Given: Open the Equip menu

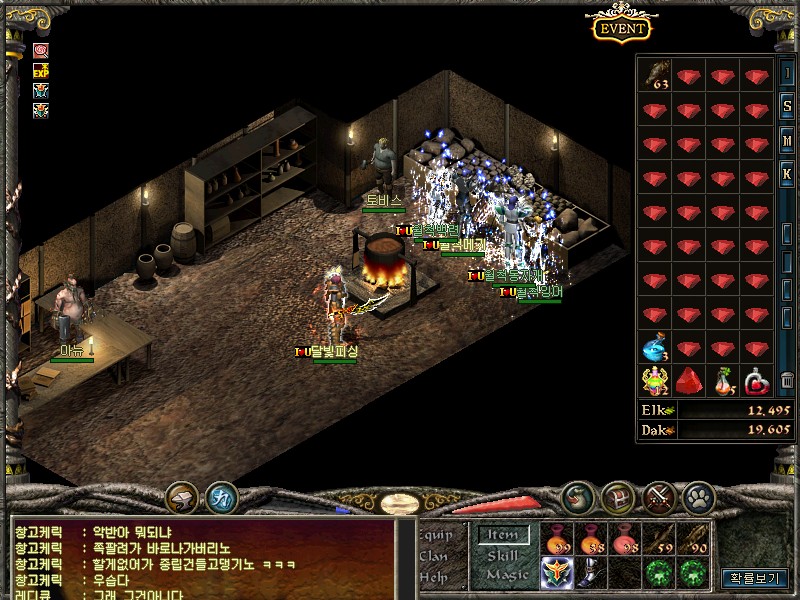Looking at the screenshot, I should tap(437, 535).
